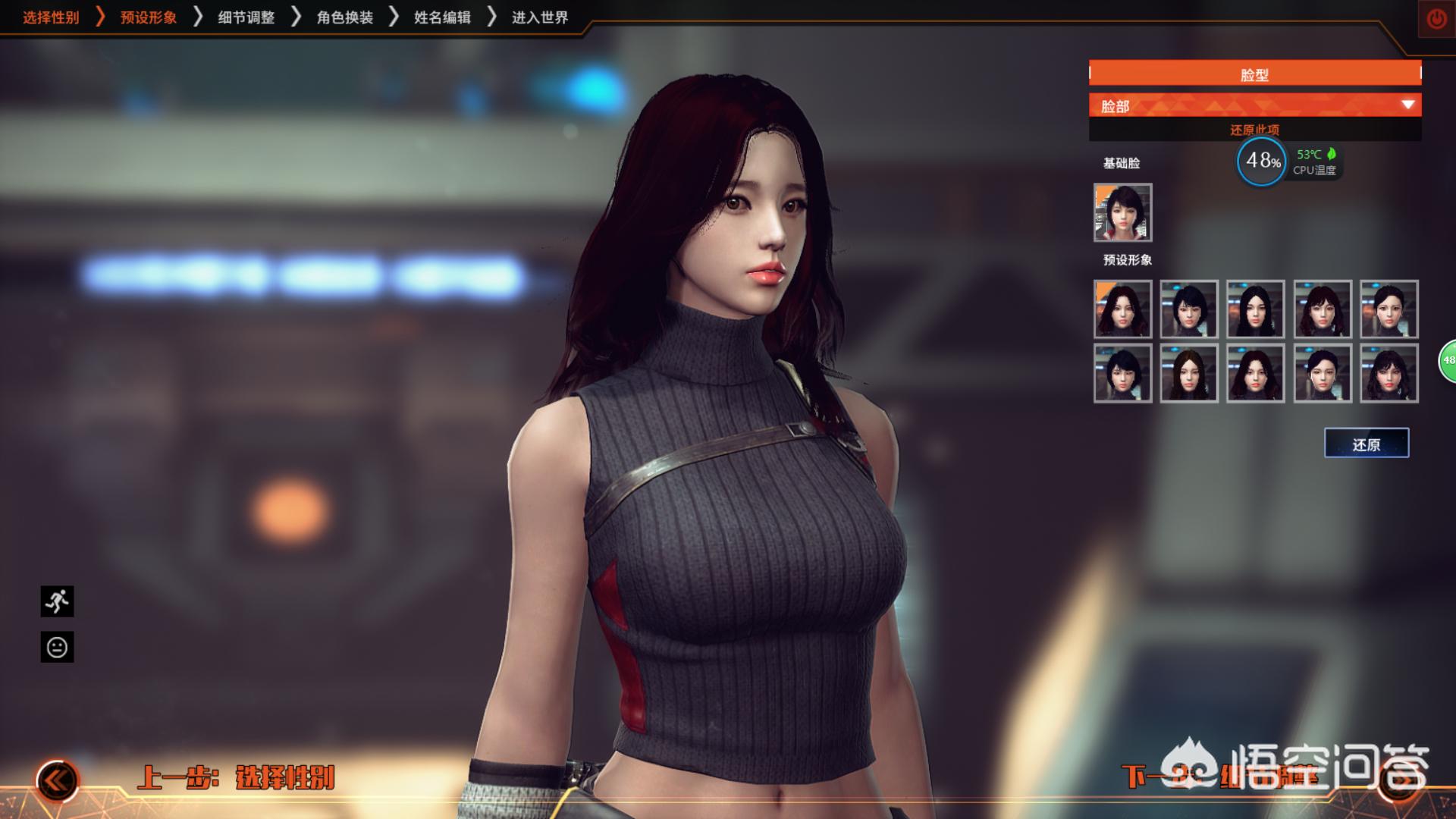
Task: Open the CPU temperature overlay widget
Action: (1289, 162)
